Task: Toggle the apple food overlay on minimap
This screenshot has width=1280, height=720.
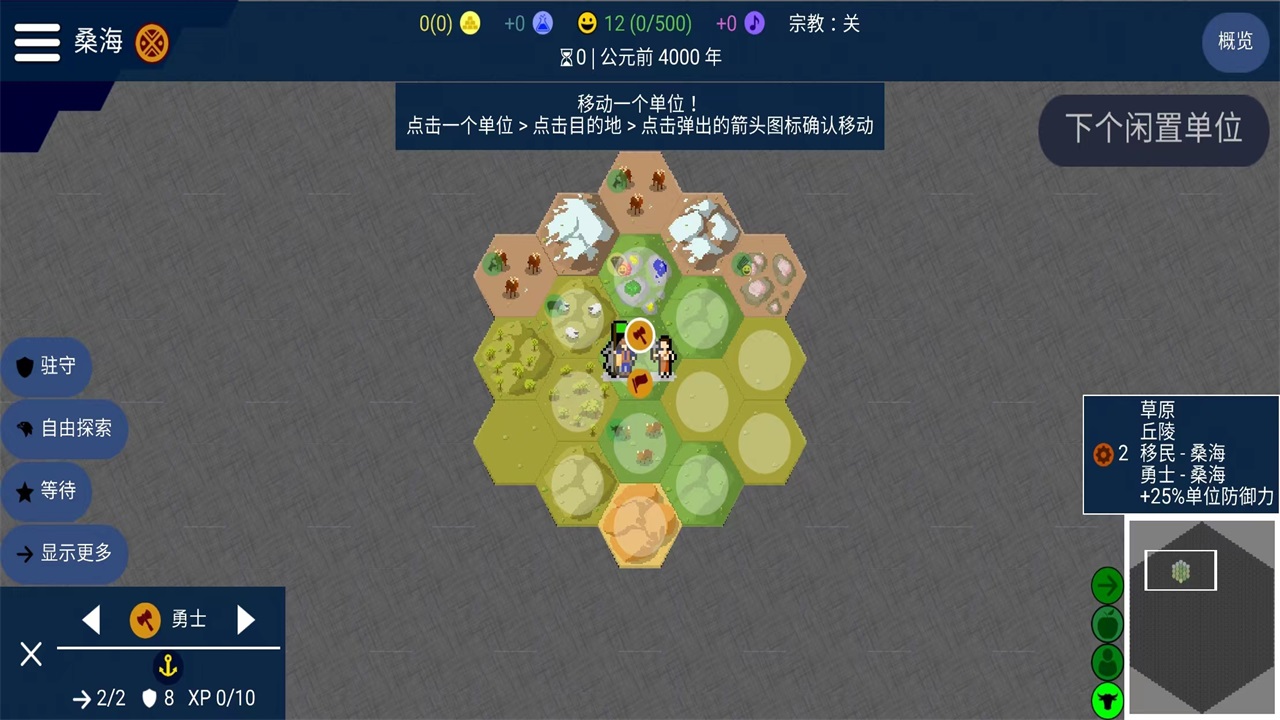Action: (1107, 624)
